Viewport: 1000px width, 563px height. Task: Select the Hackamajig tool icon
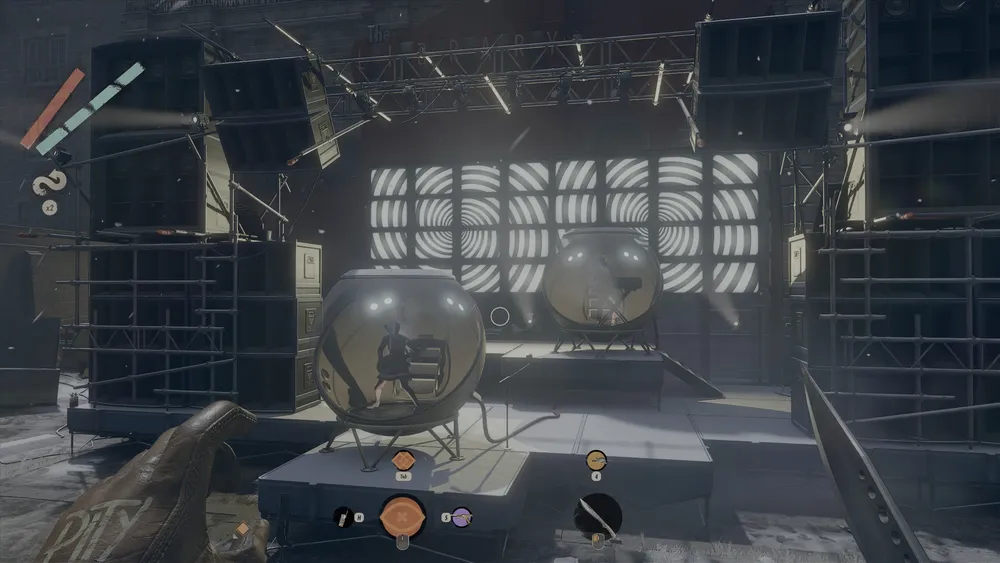(x=342, y=517)
